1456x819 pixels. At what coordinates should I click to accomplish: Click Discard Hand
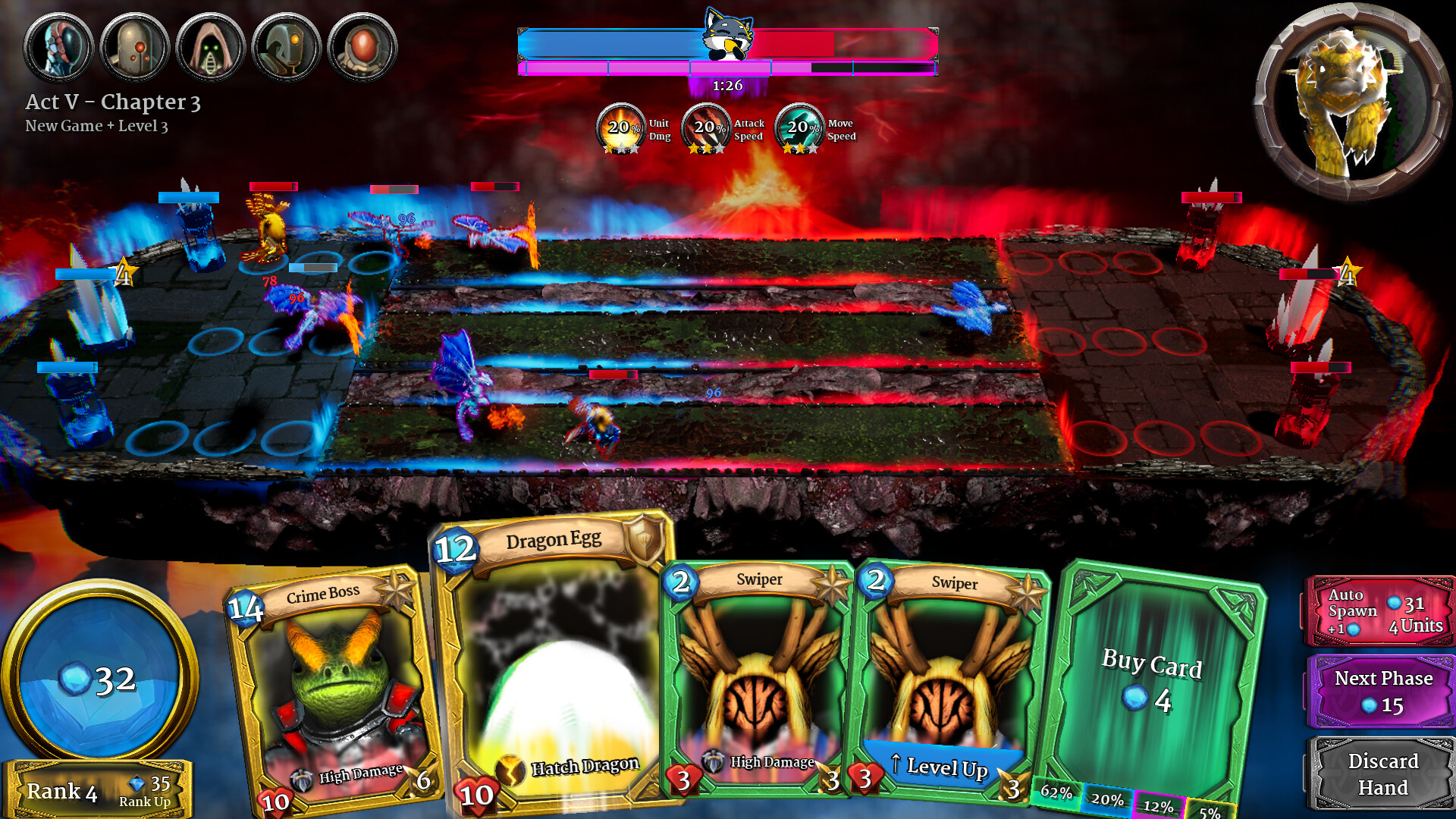tap(1383, 772)
